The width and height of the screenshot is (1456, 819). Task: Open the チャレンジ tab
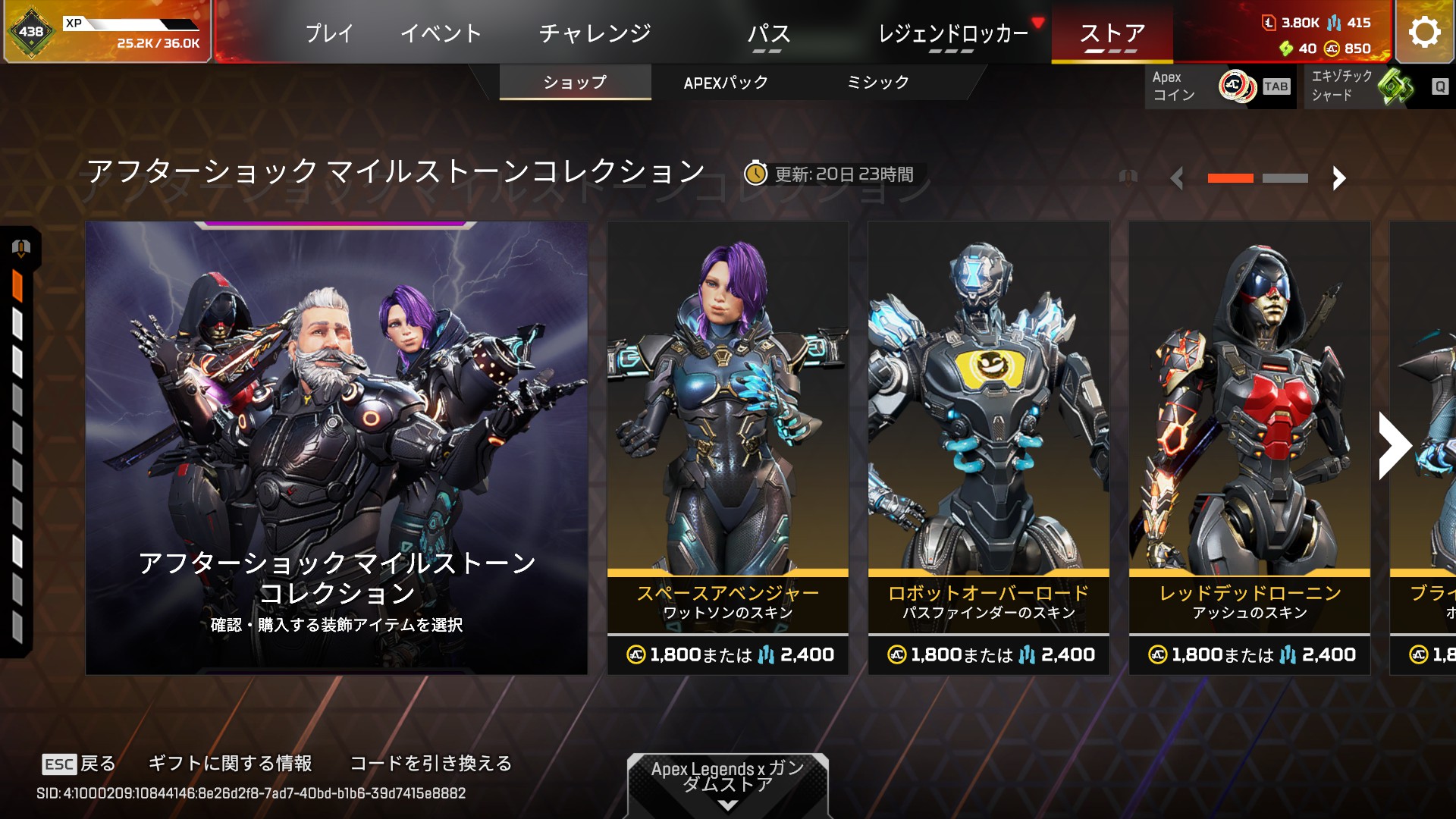click(x=595, y=33)
